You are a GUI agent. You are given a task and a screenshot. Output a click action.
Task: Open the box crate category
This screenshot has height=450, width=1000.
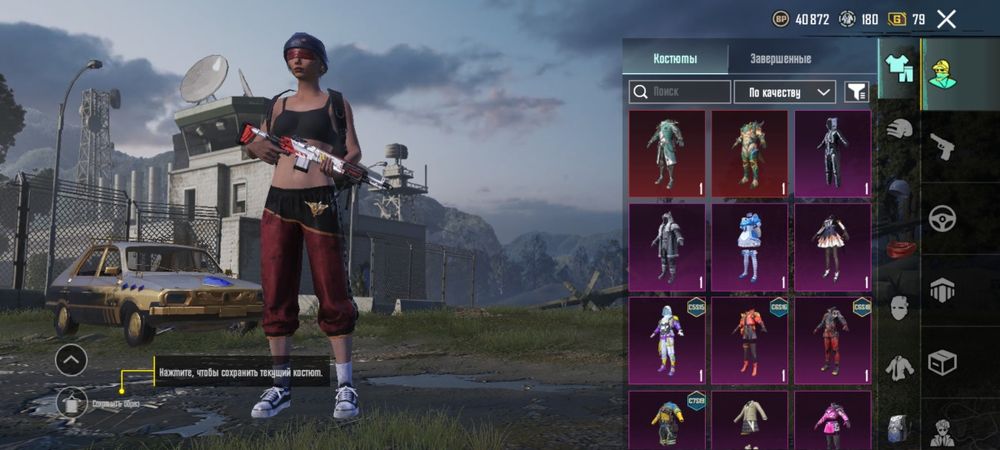pos(942,362)
